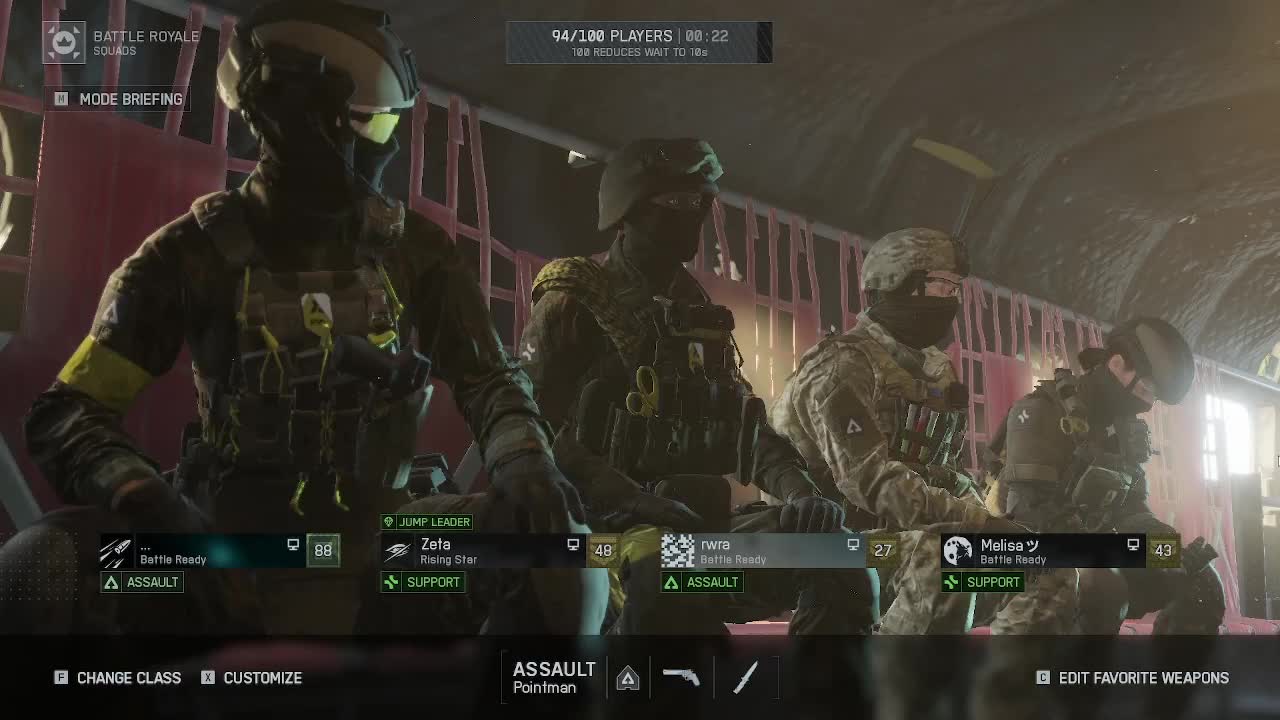1280x720 pixels.
Task: Select the revolver sidearm icon
Action: click(682, 677)
